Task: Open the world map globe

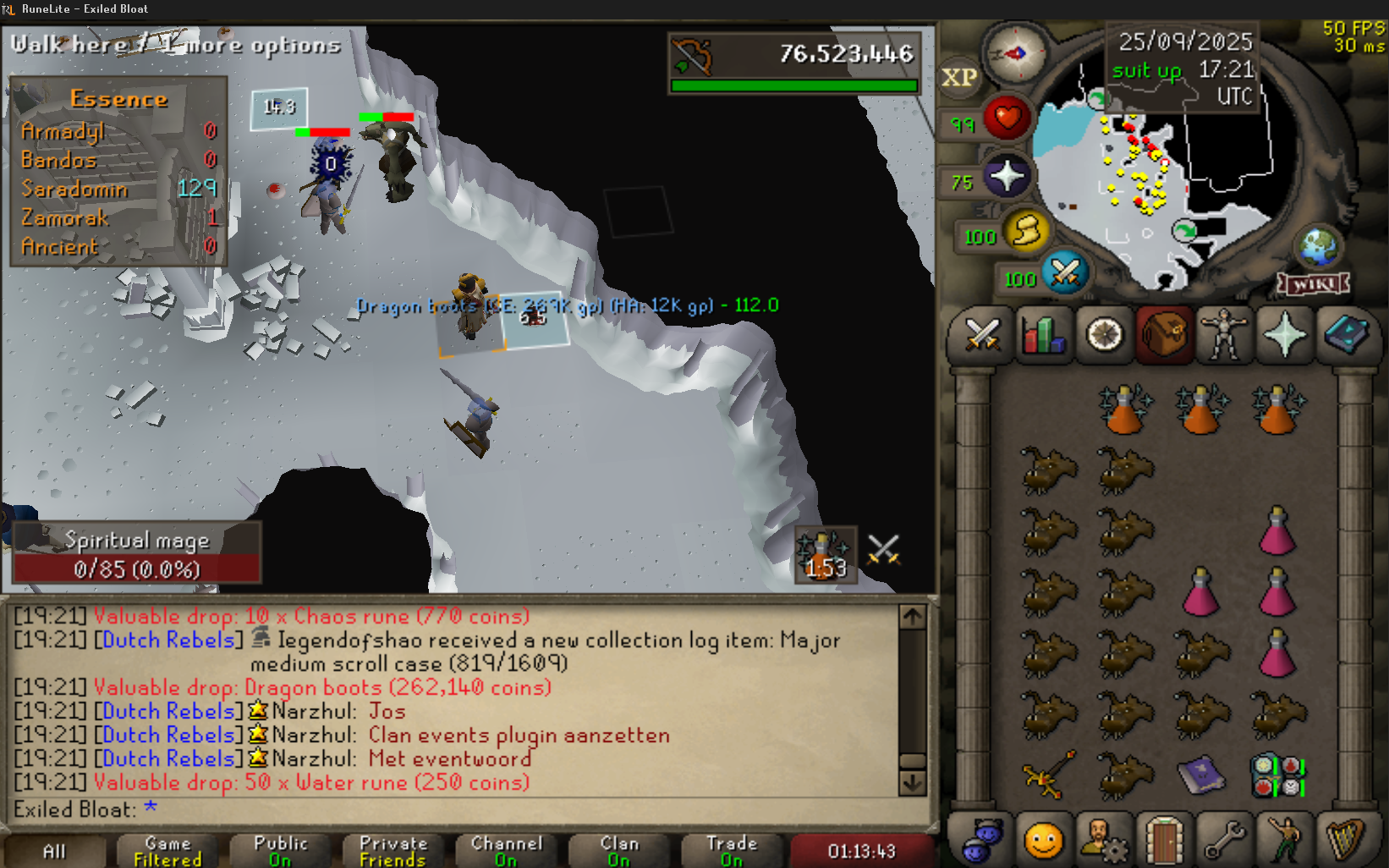Action: pyautogui.click(x=1318, y=247)
